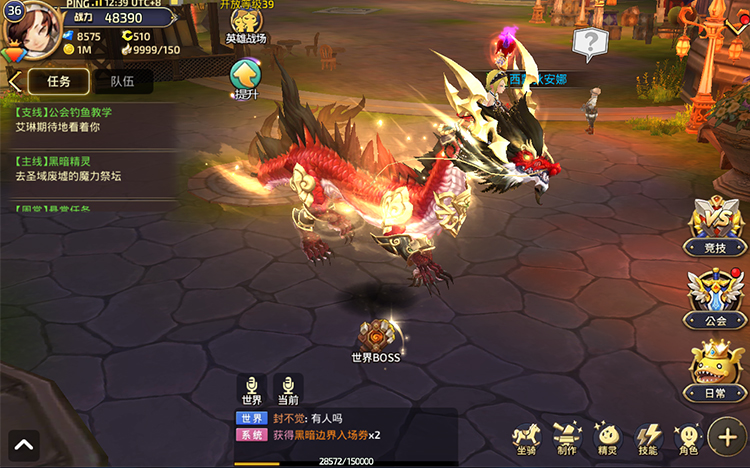Activate the 世界 world voice chat microphone
Viewport: 750px width, 468px height.
pyautogui.click(x=251, y=389)
